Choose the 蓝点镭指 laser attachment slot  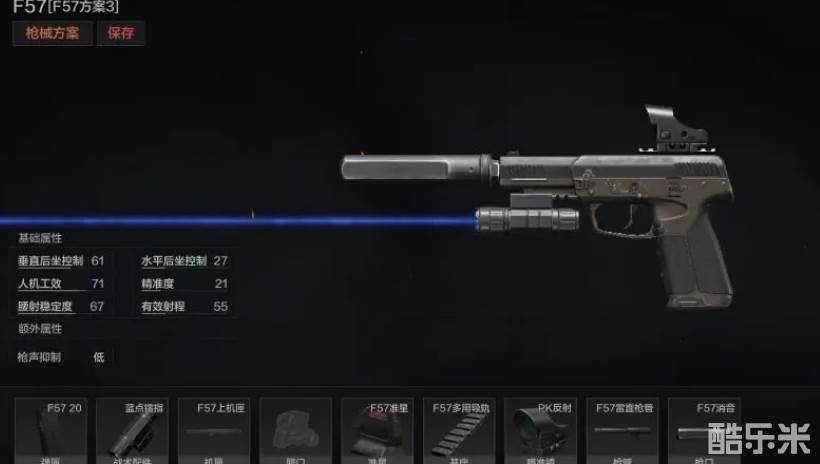[x=133, y=431]
